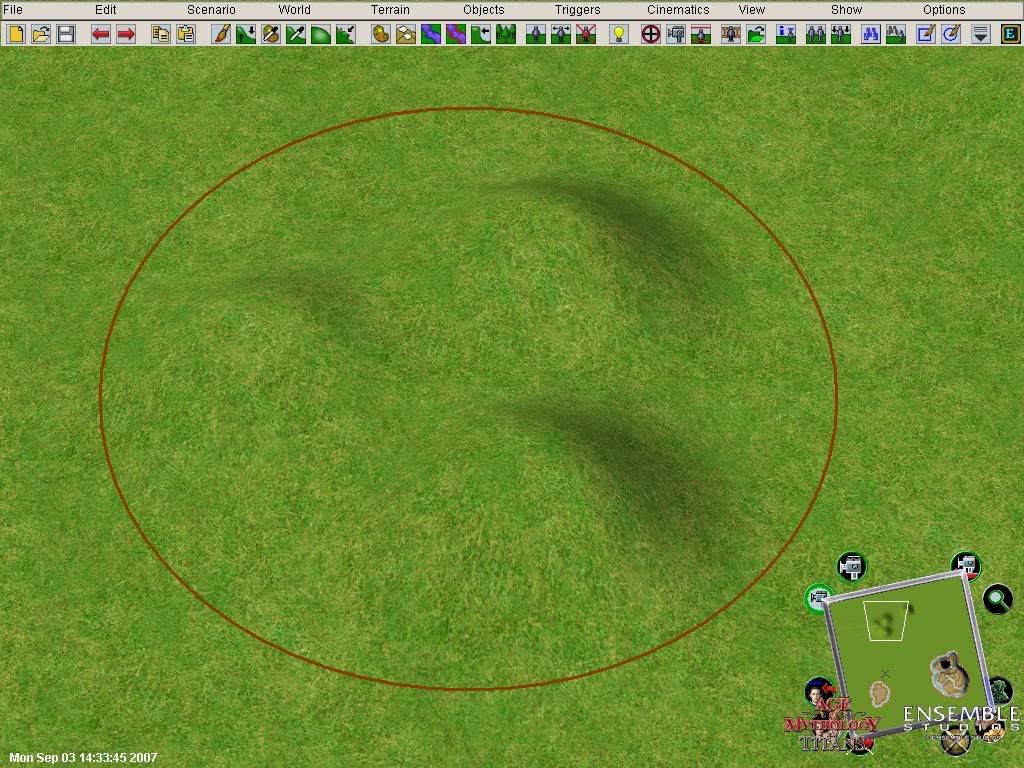Open the Terrain menu
Viewport: 1024px width, 768px height.
[390, 10]
